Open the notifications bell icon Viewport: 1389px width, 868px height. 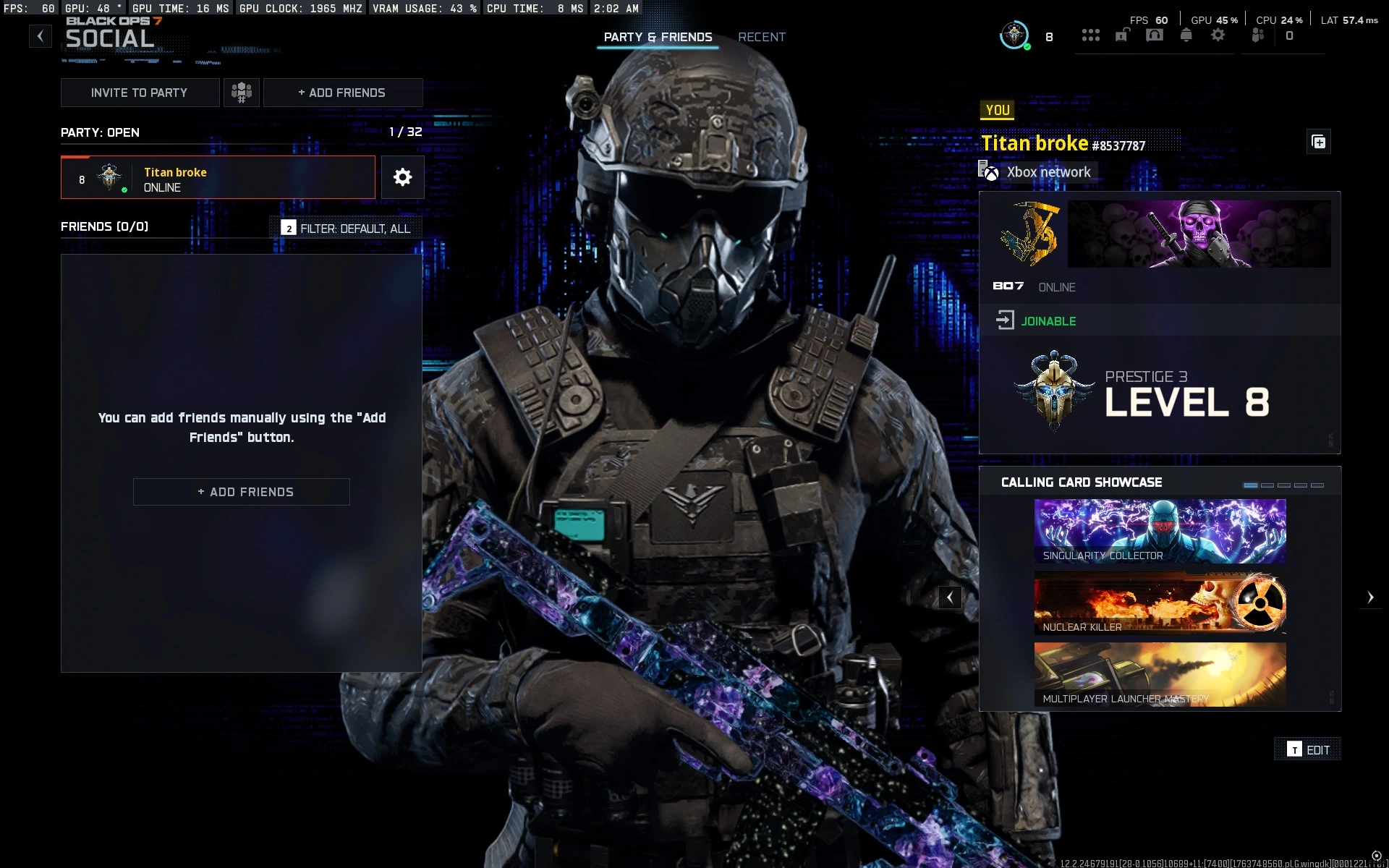point(1186,35)
